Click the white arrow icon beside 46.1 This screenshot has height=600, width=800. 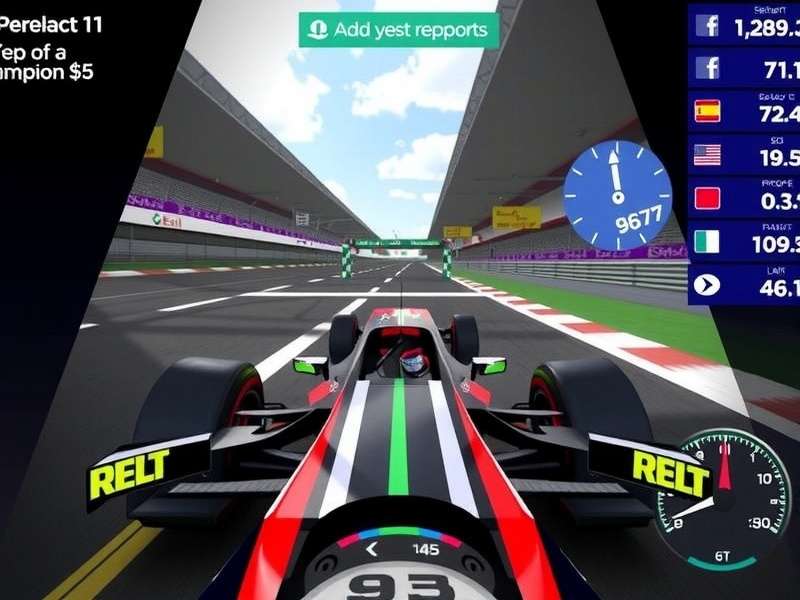707,285
